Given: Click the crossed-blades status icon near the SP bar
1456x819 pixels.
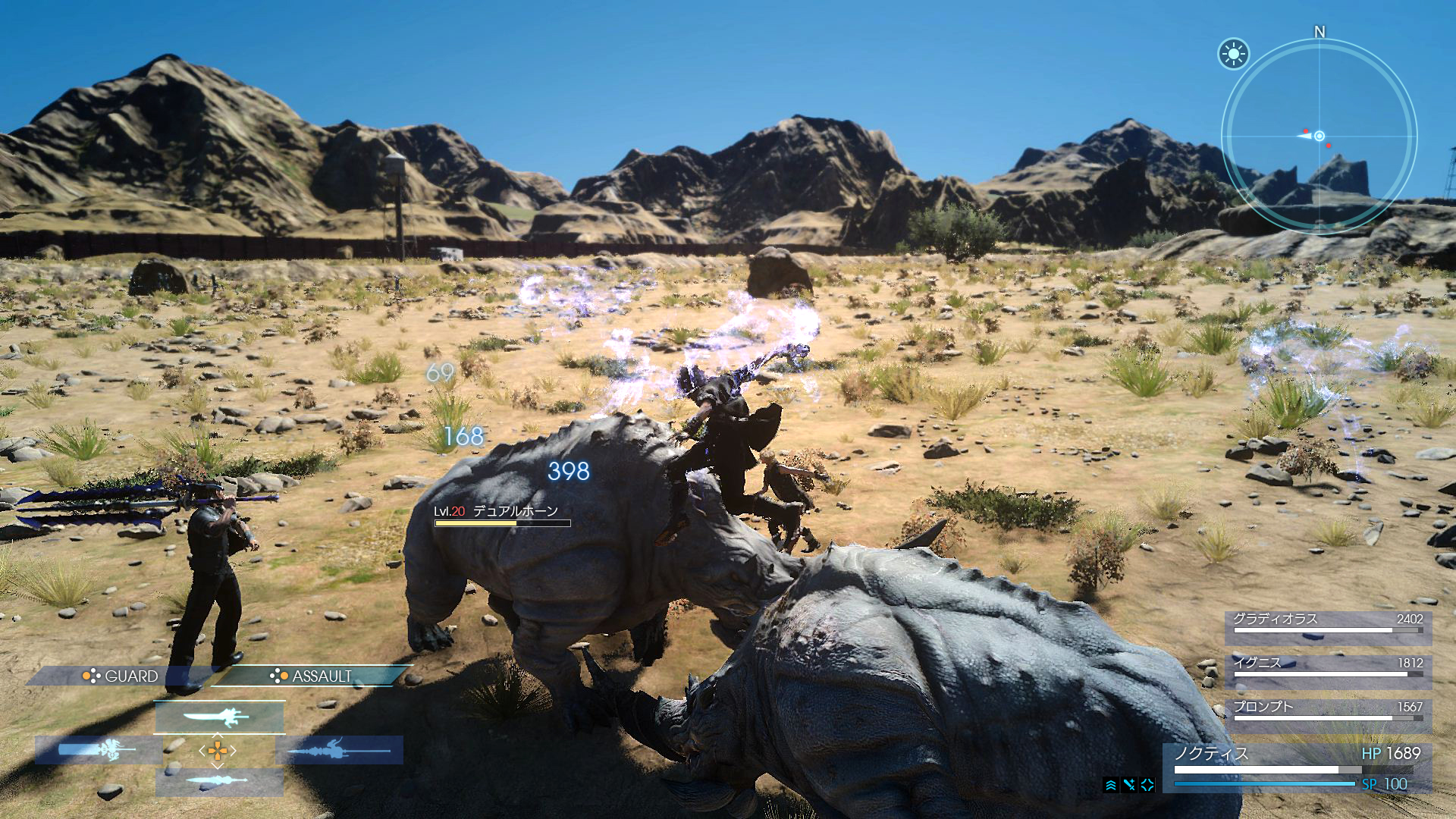Looking at the screenshot, I should pos(1130,783).
